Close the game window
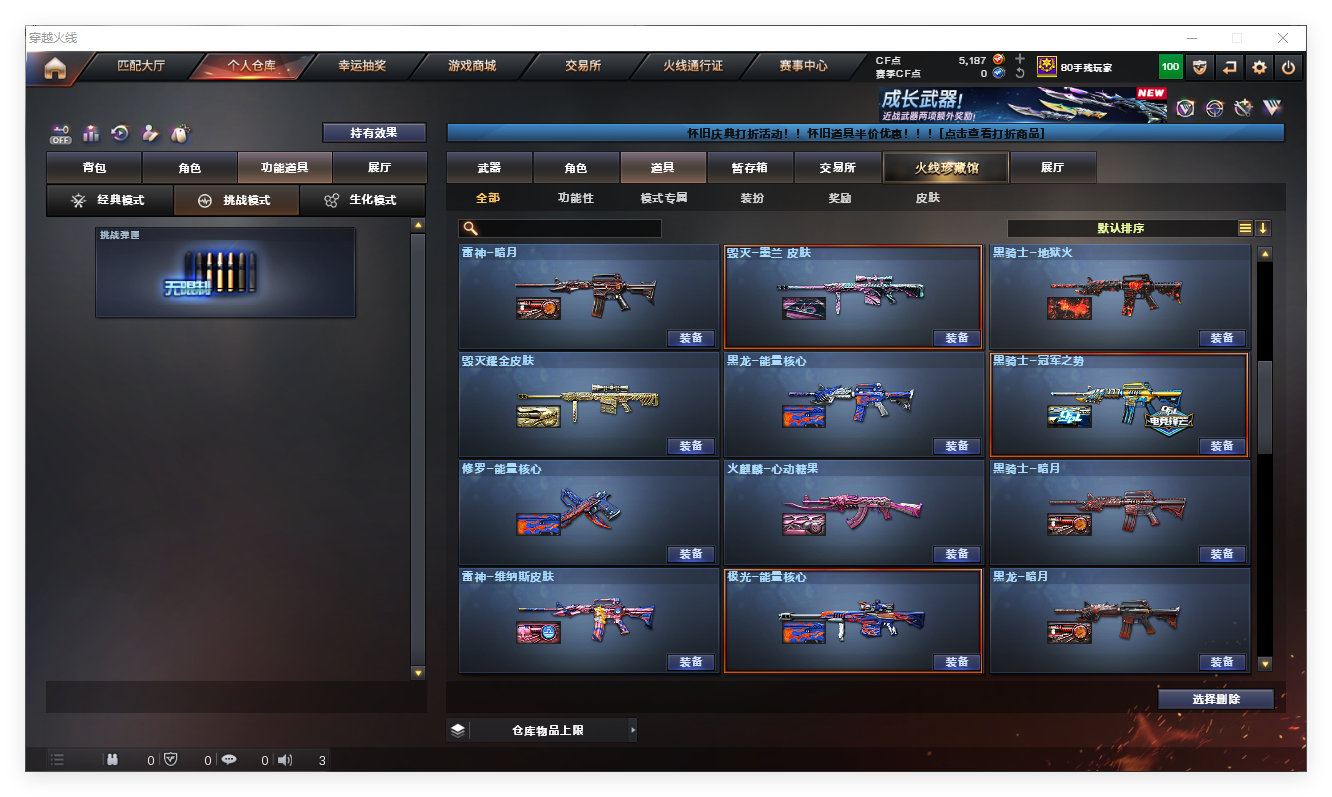The image size is (1332, 797). [1283, 38]
